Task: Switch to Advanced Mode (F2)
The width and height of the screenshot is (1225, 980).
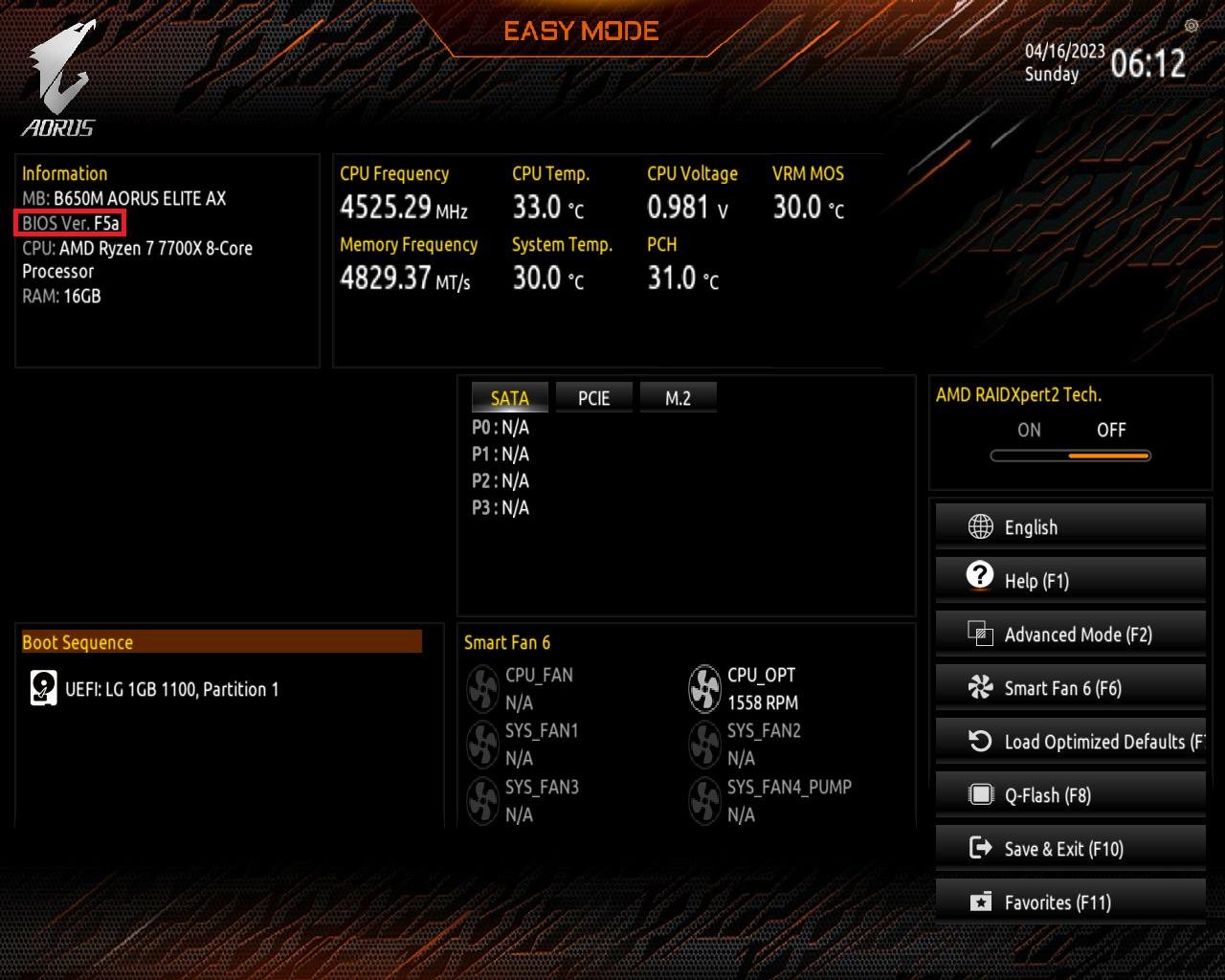Action: [x=1070, y=634]
